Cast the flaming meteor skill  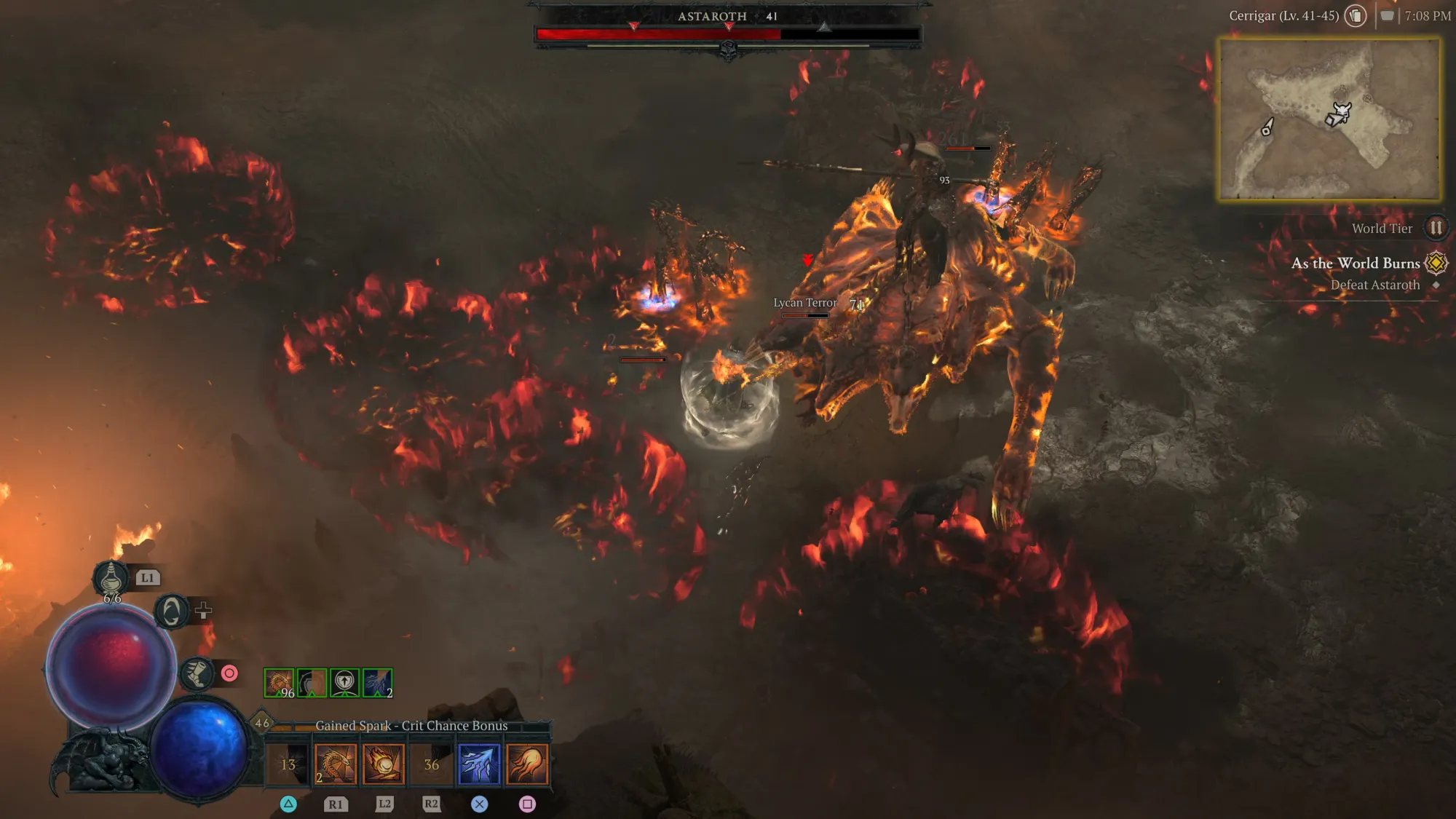tap(384, 764)
